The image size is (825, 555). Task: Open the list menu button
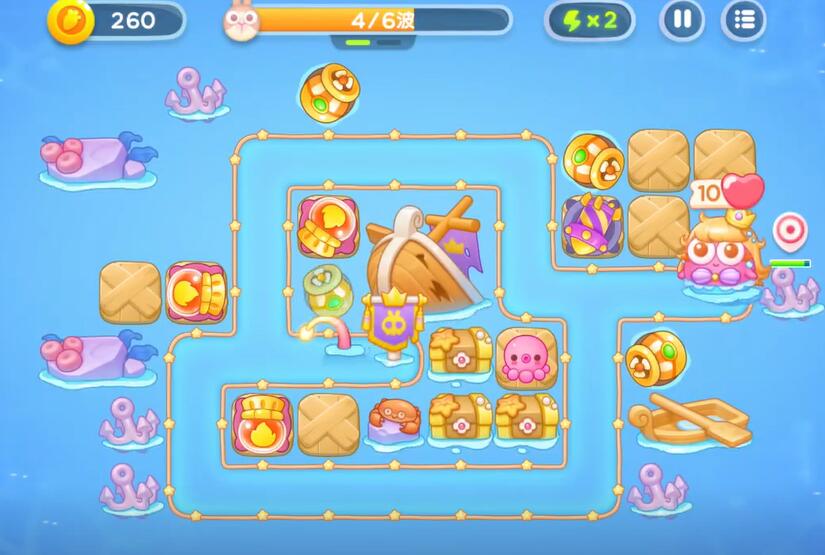(744, 20)
